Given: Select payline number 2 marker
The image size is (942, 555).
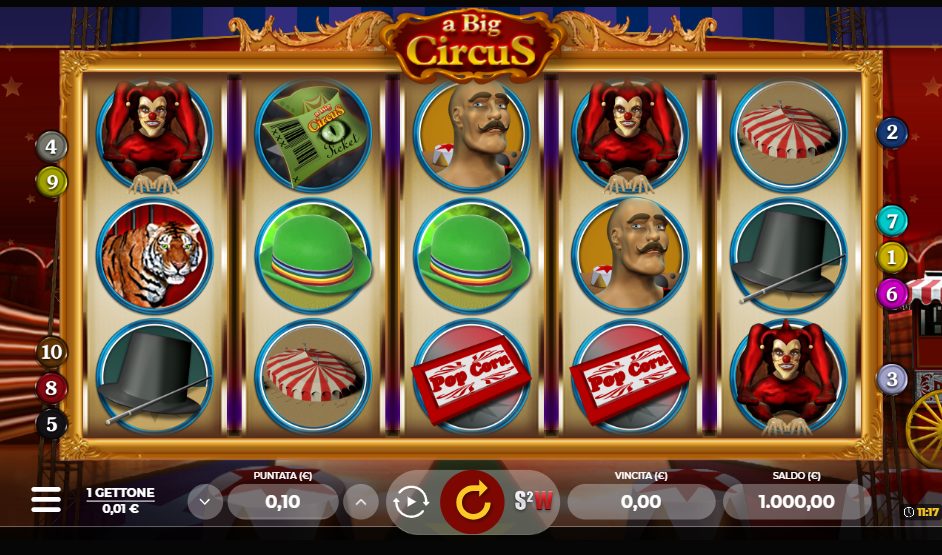Looking at the screenshot, I should (892, 132).
